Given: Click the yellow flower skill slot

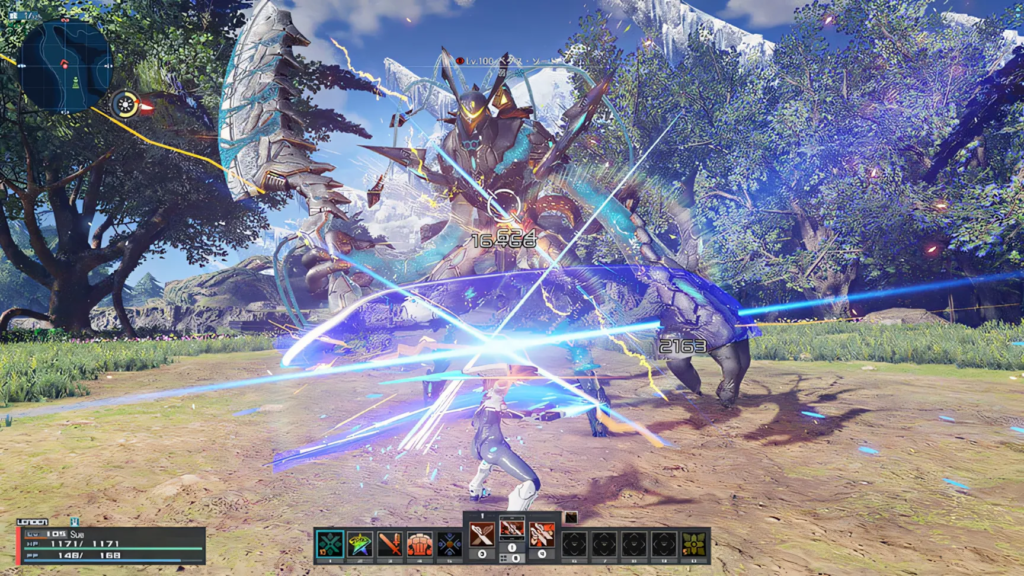Looking at the screenshot, I should 694,544.
